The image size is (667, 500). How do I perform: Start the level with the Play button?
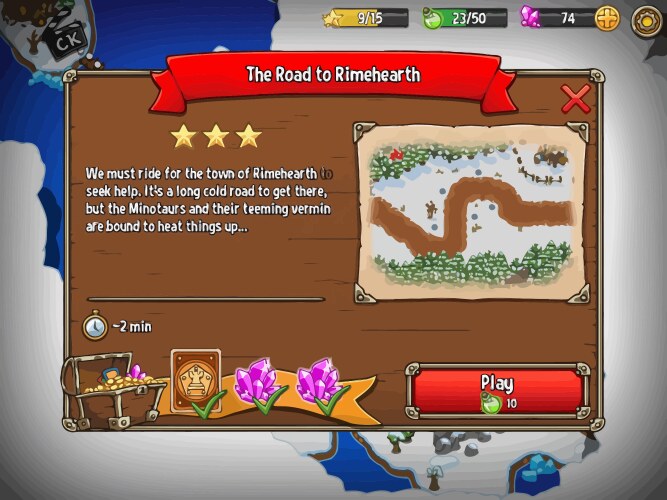coord(495,390)
